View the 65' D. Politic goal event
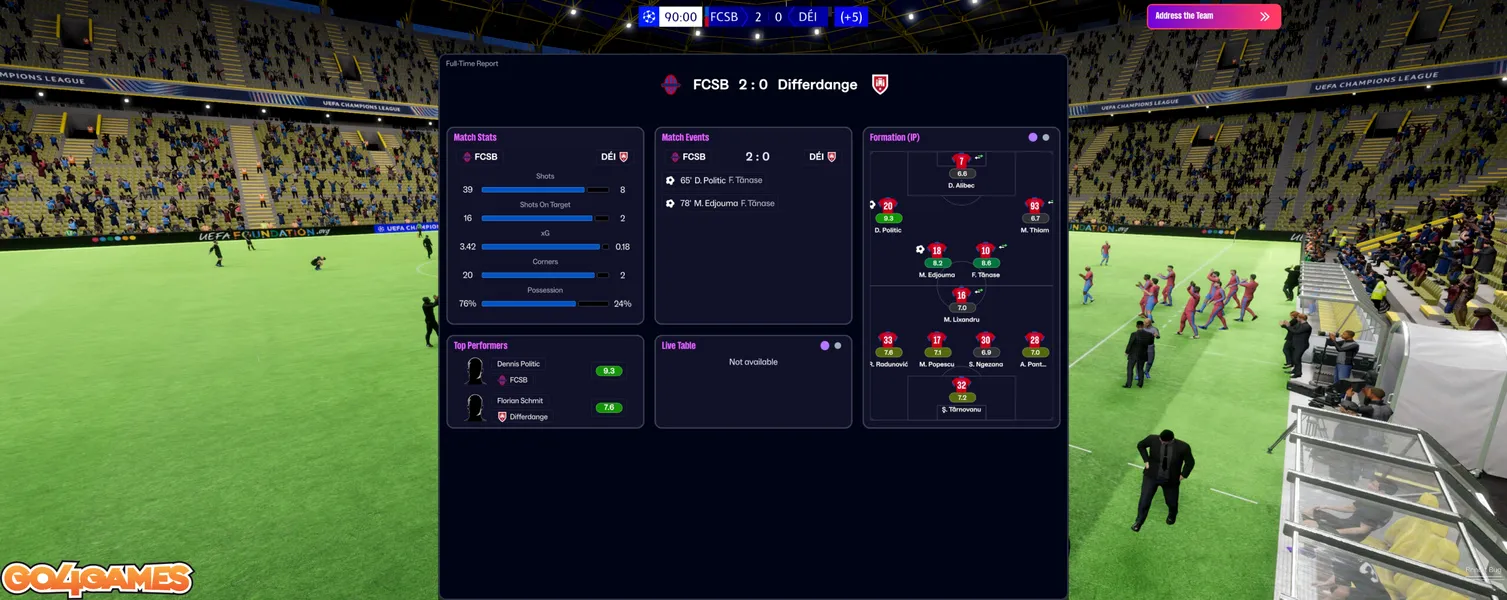The image size is (1507, 600). 714,180
